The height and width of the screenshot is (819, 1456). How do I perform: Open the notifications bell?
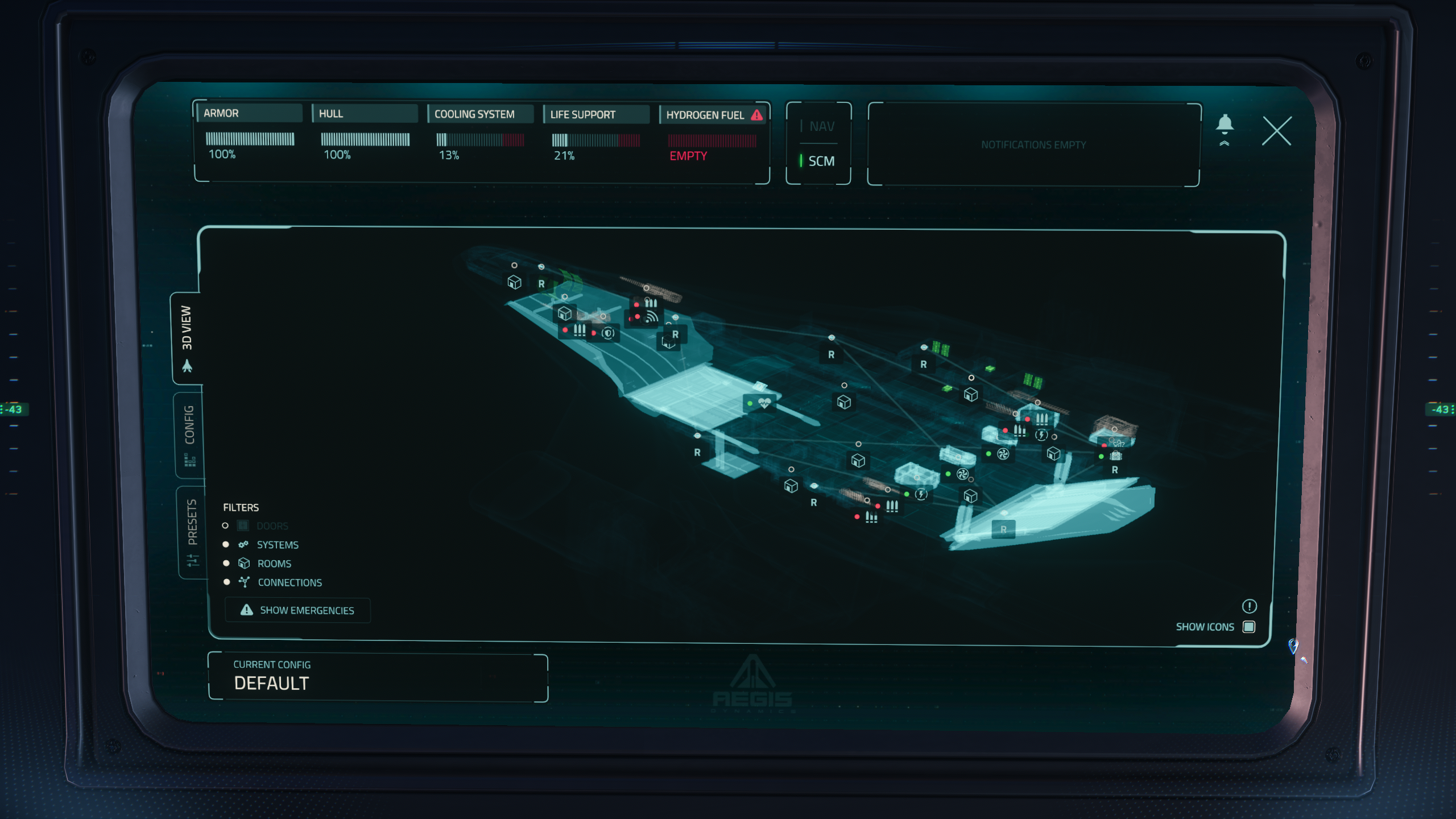tap(1225, 129)
